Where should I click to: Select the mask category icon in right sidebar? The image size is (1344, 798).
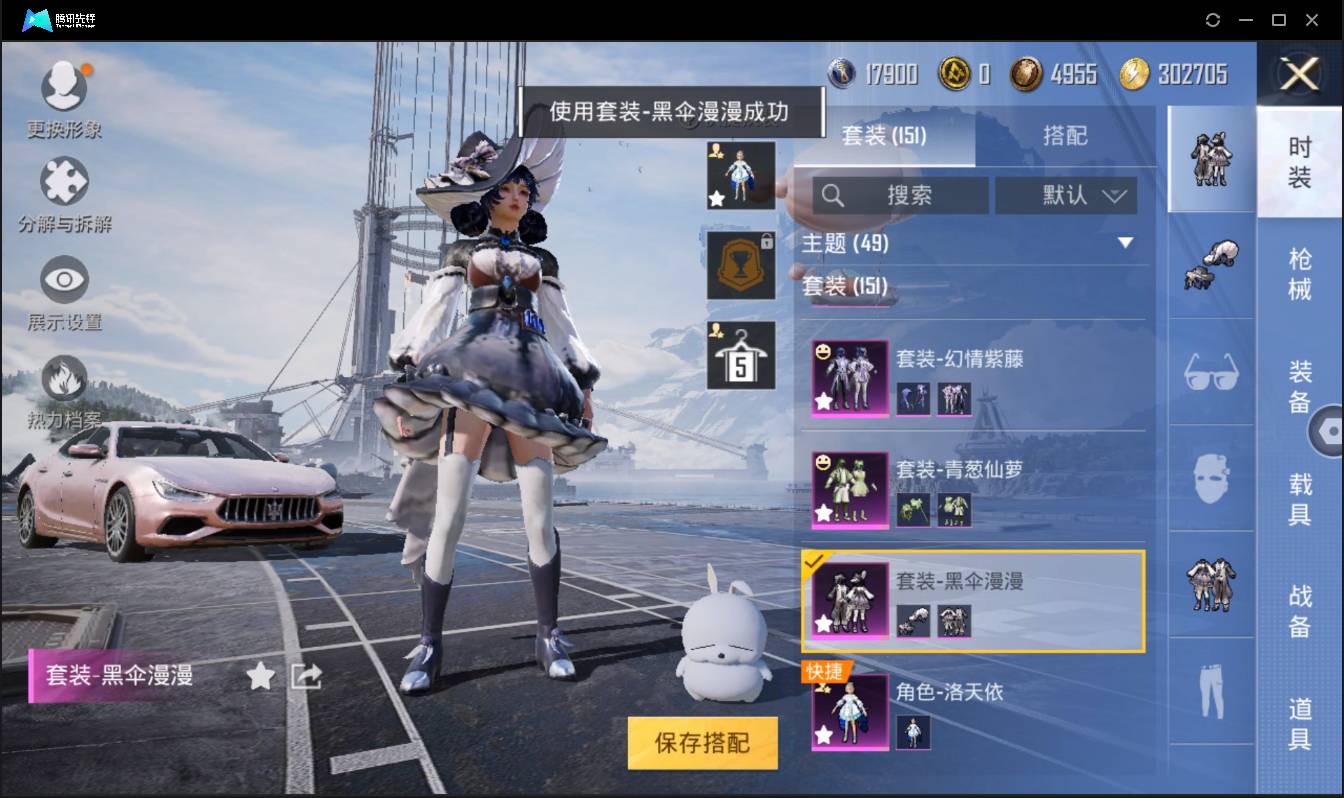click(x=1211, y=477)
